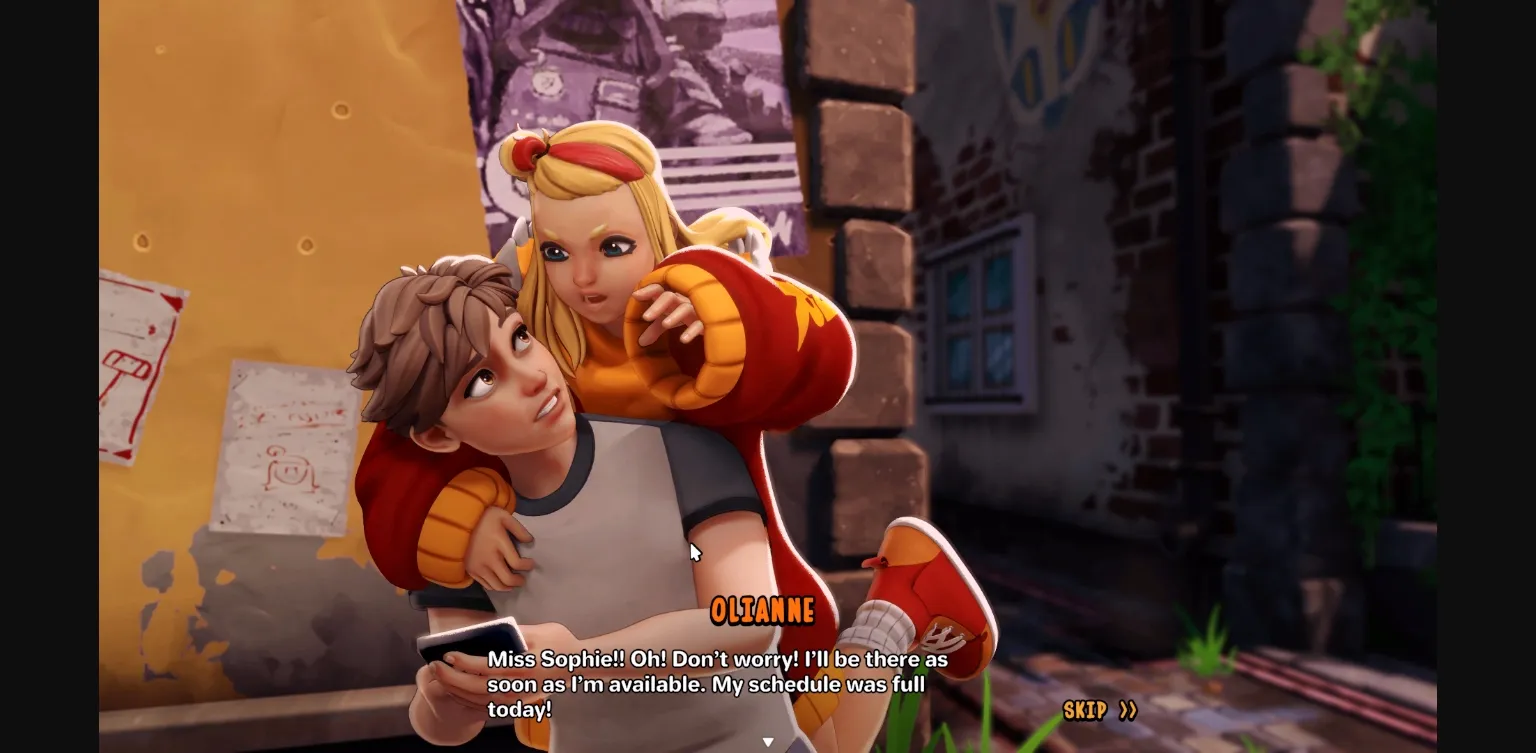This screenshot has width=1536, height=753.
Task: Click the OLIANNE name label
Action: [x=763, y=610]
